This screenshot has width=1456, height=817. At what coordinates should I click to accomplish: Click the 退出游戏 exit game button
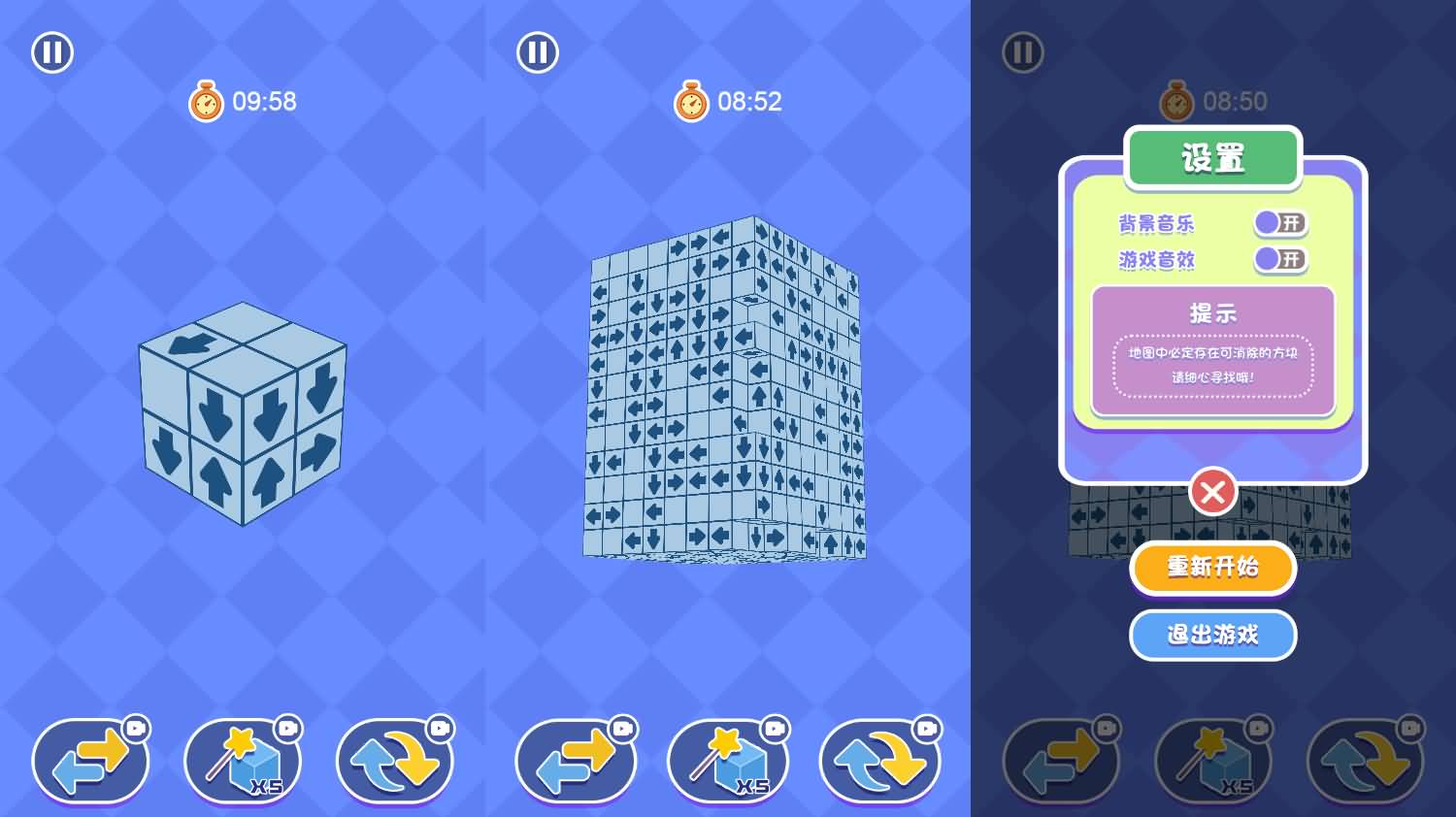coord(1212,636)
